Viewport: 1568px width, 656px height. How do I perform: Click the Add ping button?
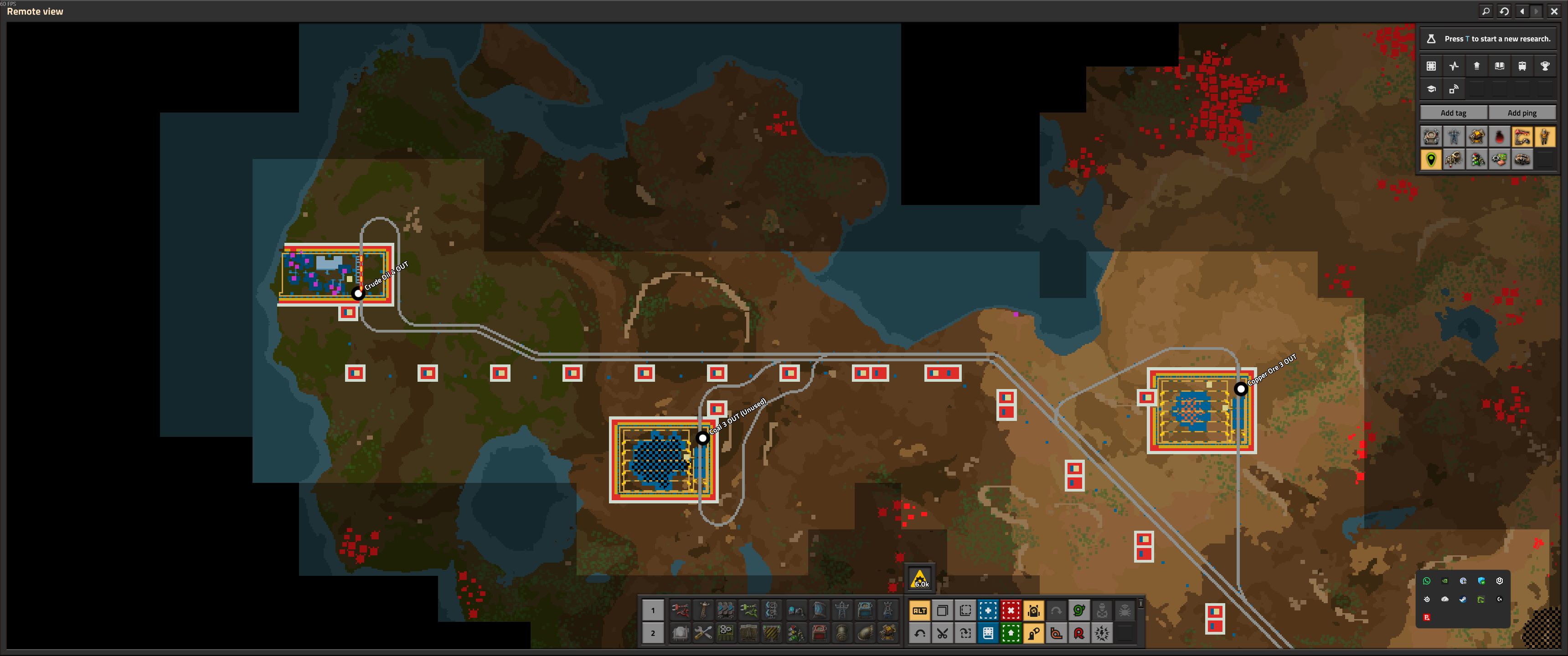coord(1522,113)
